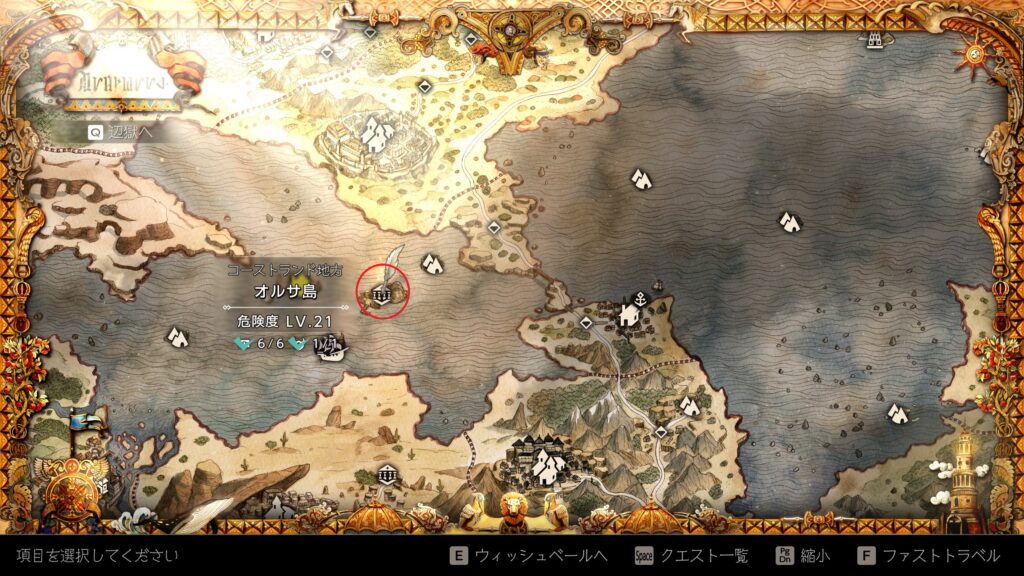The image size is (1024, 576).
Task: Choose the shrine marker on the southern desert coast
Action: 385,474
